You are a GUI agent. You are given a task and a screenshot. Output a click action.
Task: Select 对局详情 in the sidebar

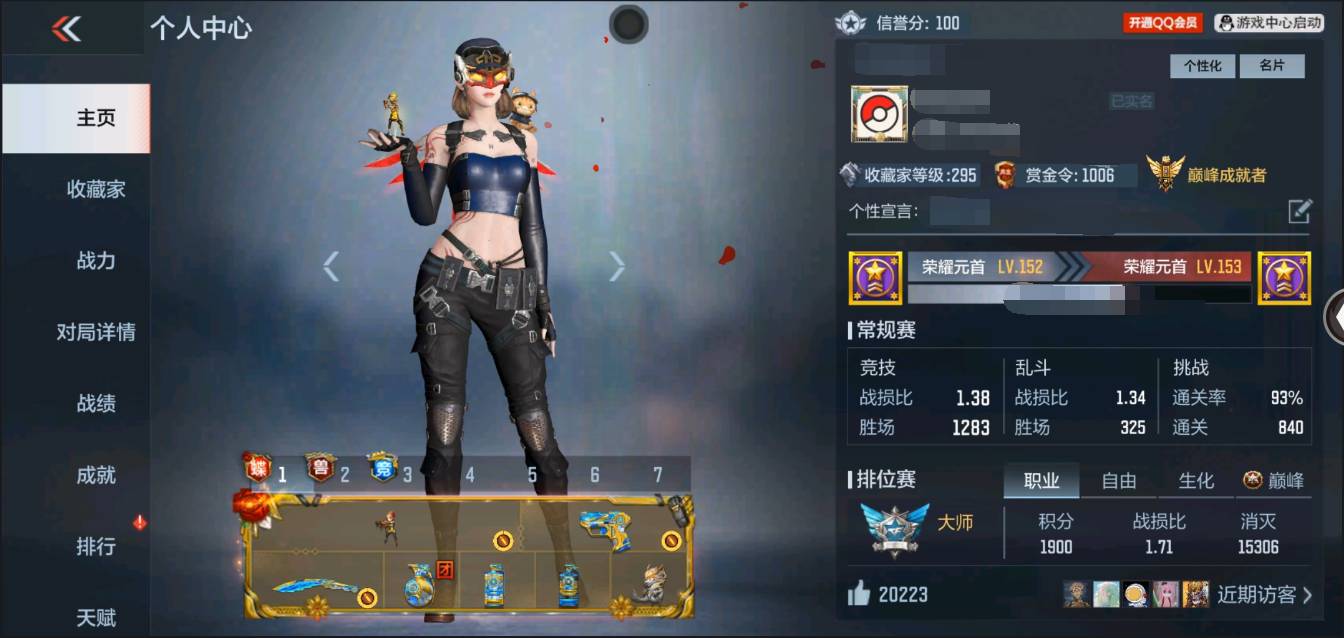pos(96,332)
